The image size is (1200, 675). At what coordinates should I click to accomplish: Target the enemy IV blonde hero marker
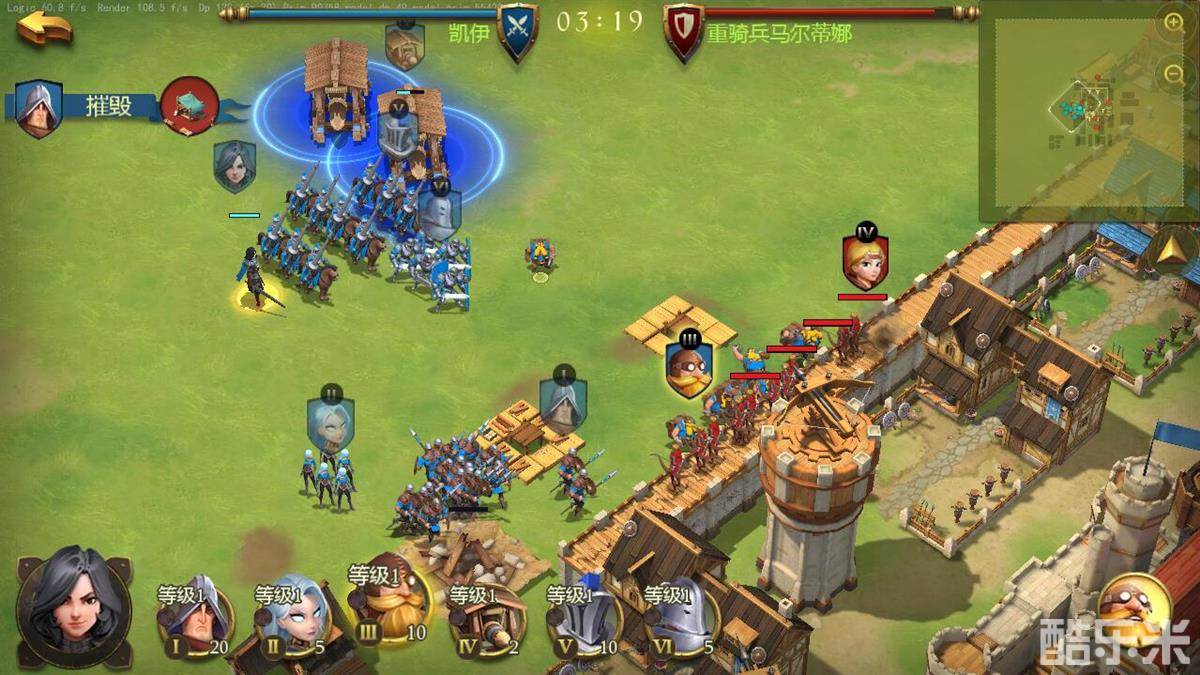[x=865, y=258]
